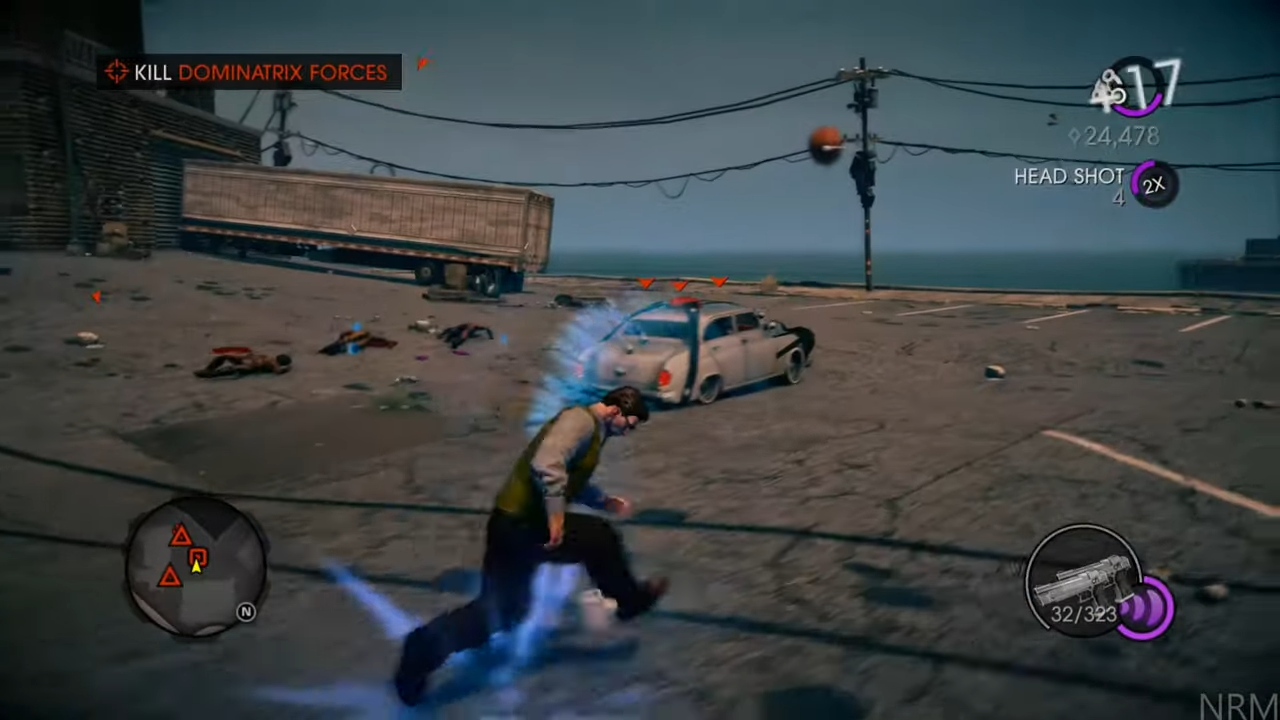
Task: Click the crosshair objective icon
Action: pos(117,71)
